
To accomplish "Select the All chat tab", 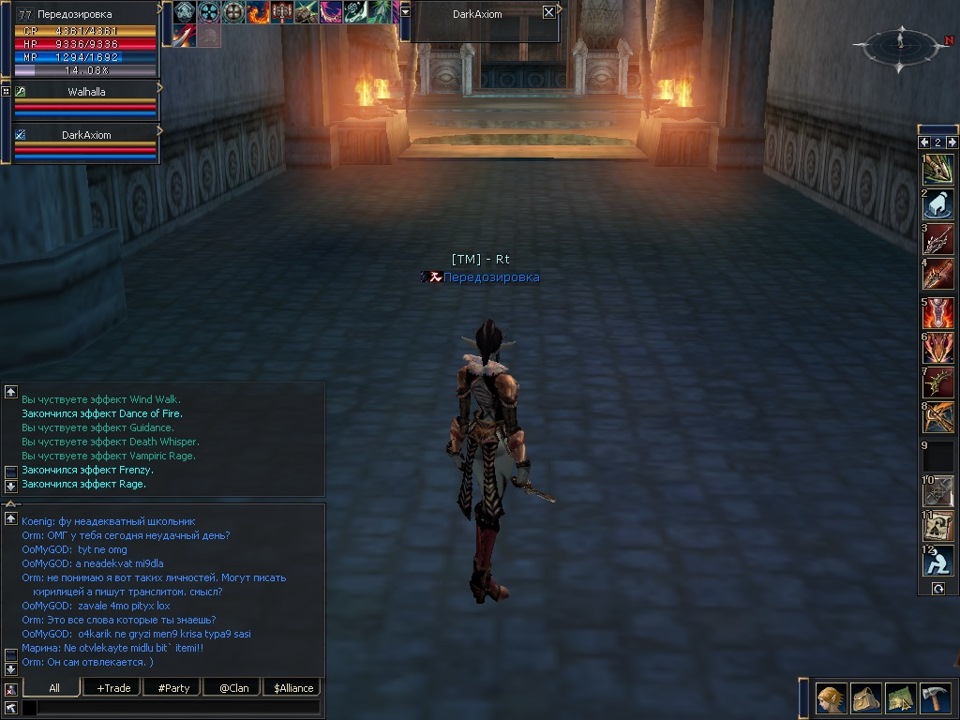I will point(54,688).
